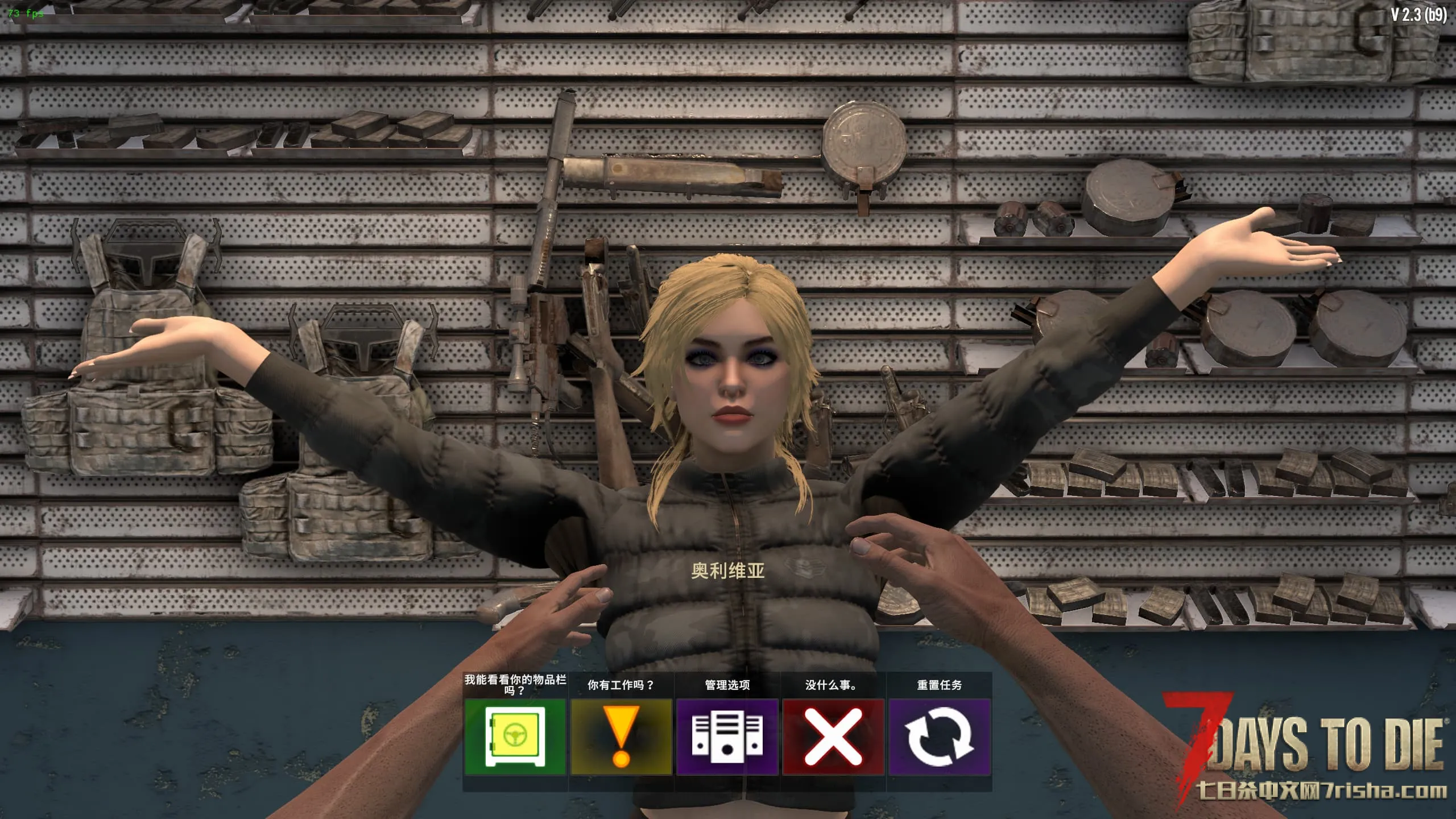Close dialogue with the red X '没什么事'
Viewport: 1456px width, 819px height.
pos(833,737)
